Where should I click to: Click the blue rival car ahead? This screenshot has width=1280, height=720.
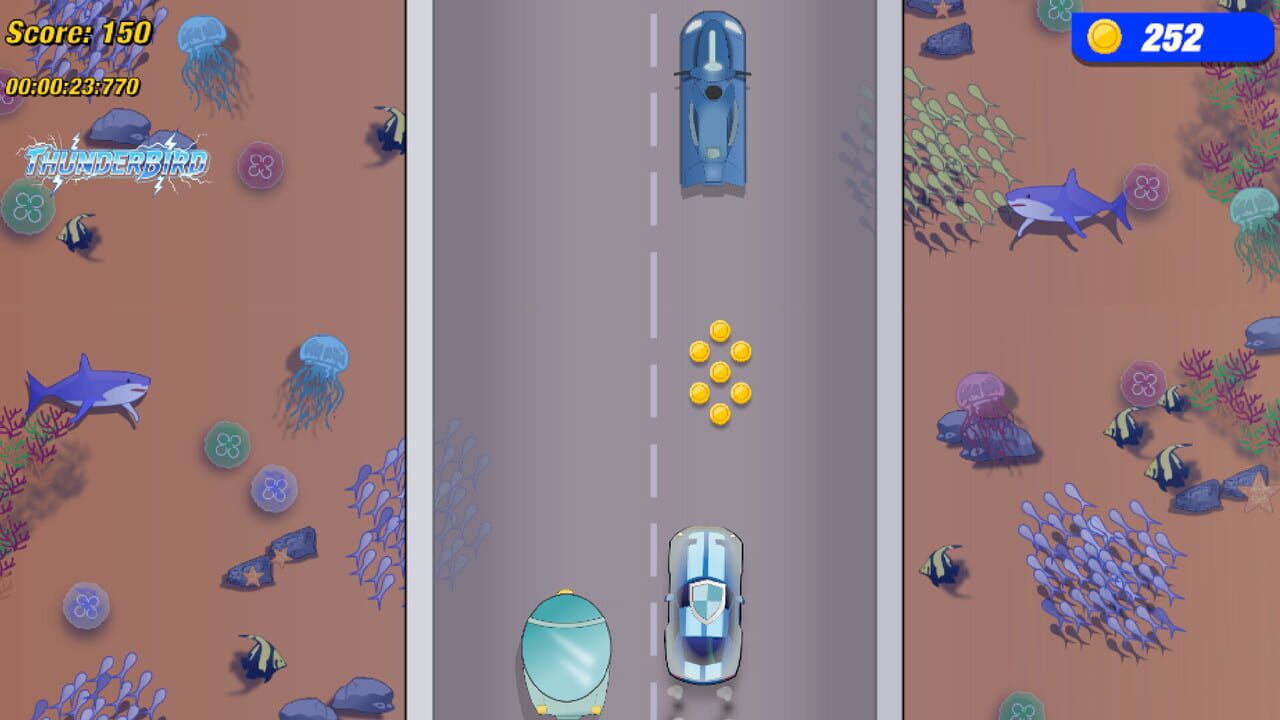tap(712, 95)
